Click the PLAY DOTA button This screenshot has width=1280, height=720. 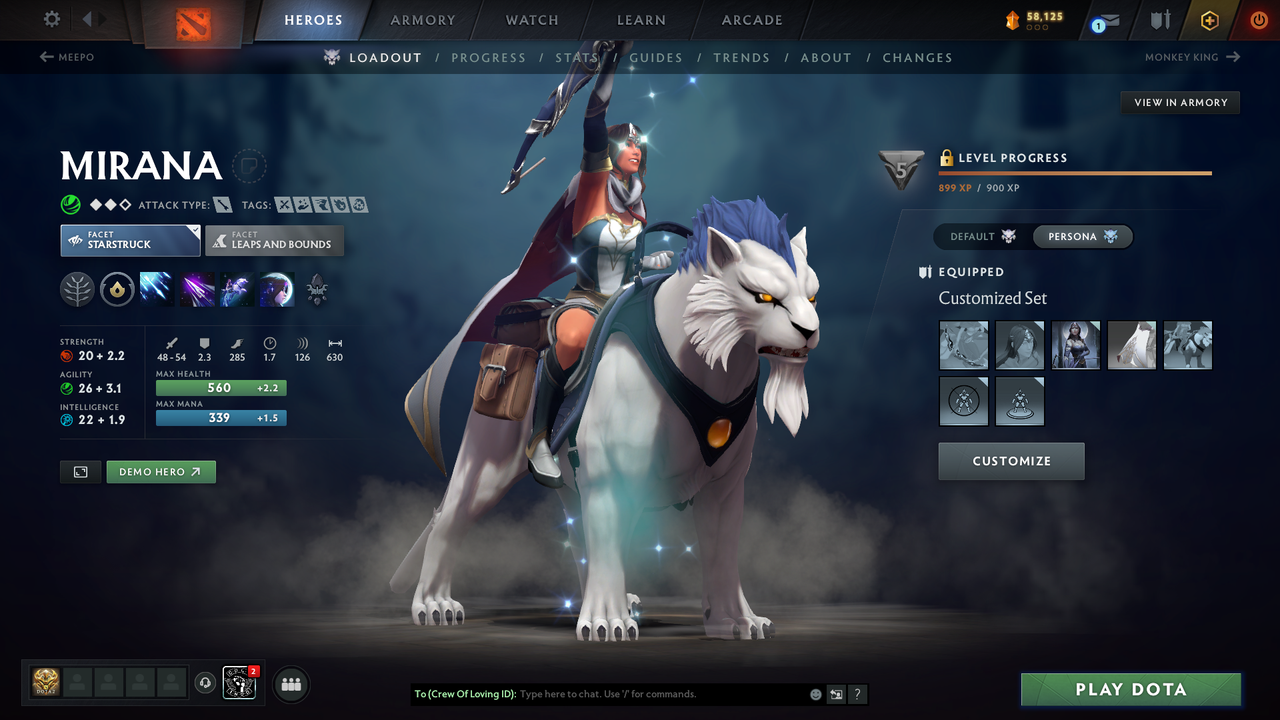(1130, 689)
